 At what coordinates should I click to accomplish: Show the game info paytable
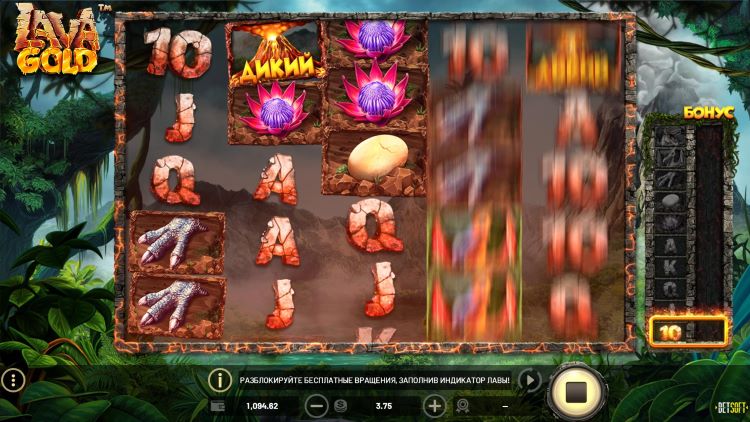[x=220, y=380]
